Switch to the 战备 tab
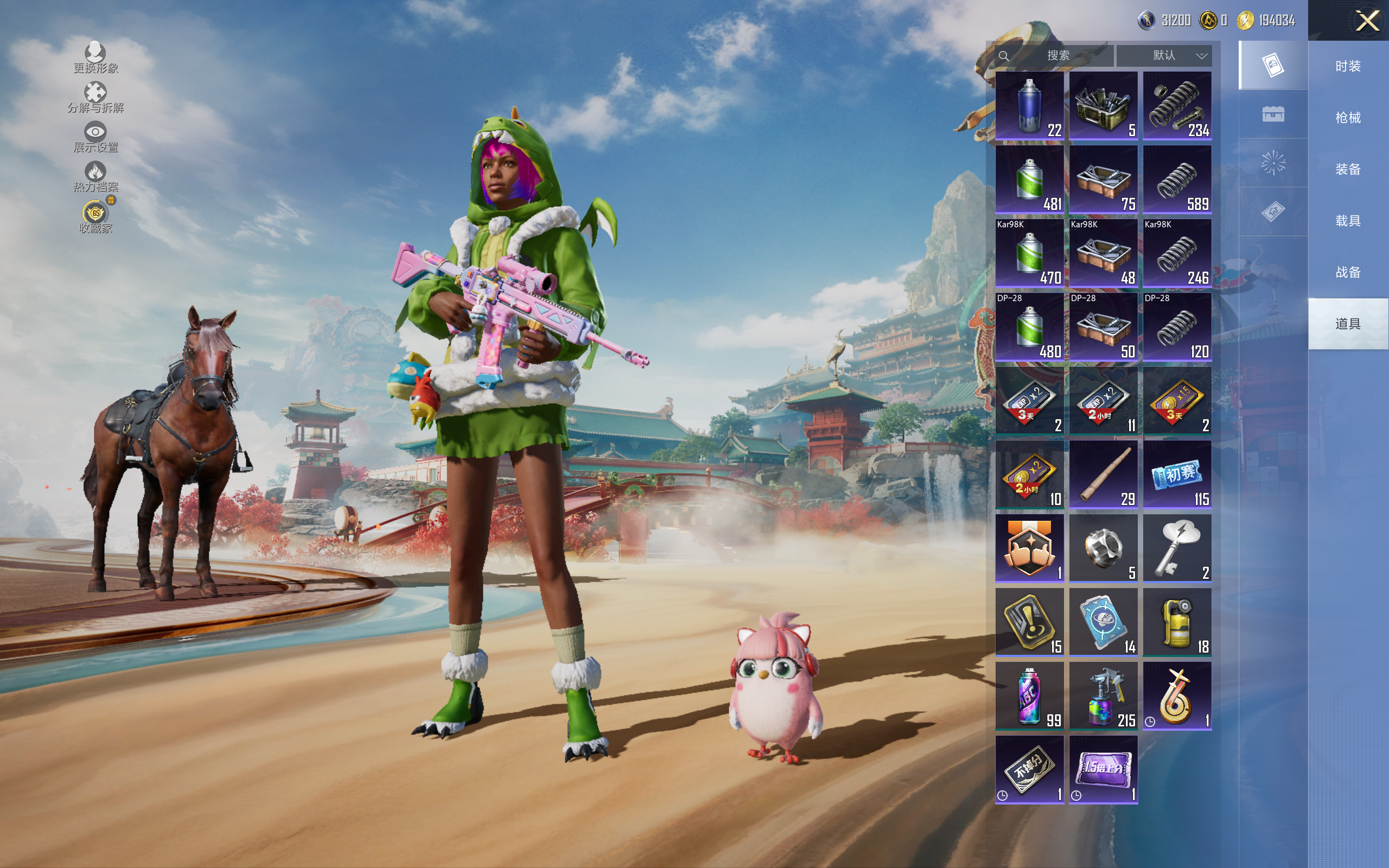 tap(1347, 272)
